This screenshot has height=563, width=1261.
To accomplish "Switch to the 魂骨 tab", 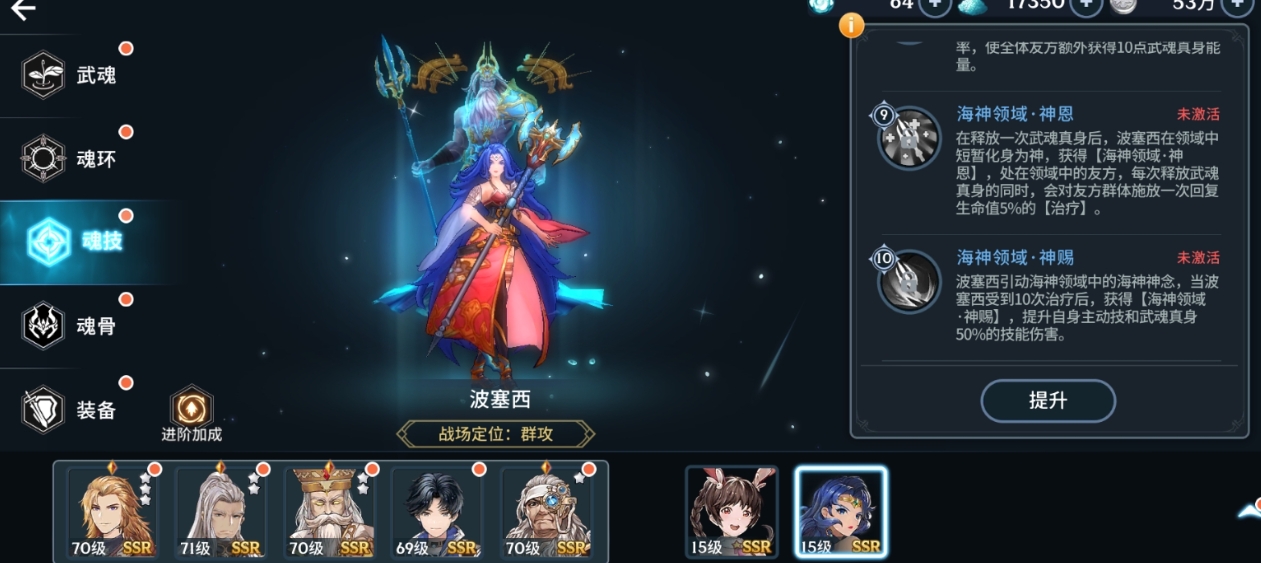I will click(70, 325).
